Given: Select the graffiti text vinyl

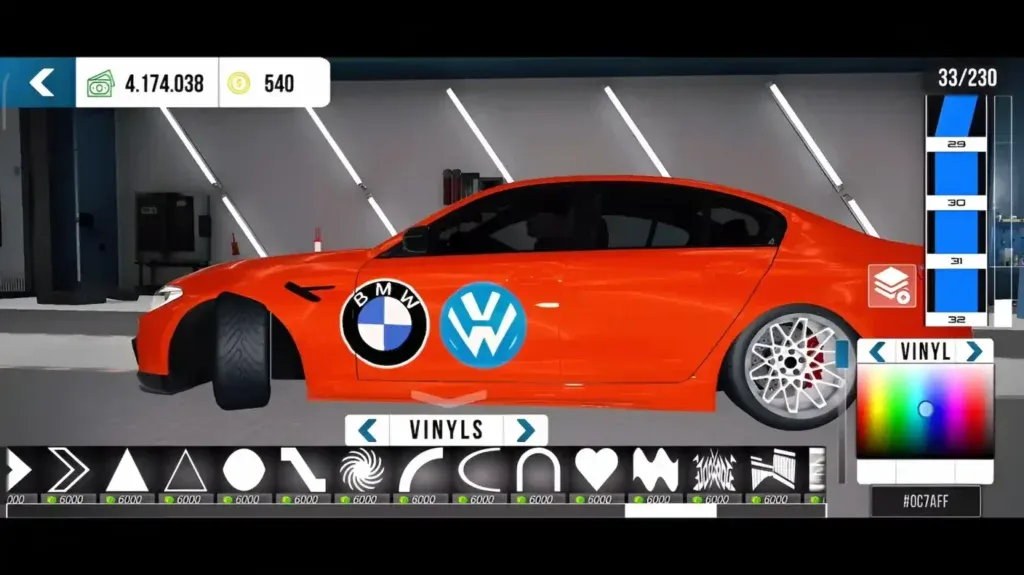Looking at the screenshot, I should [x=714, y=470].
